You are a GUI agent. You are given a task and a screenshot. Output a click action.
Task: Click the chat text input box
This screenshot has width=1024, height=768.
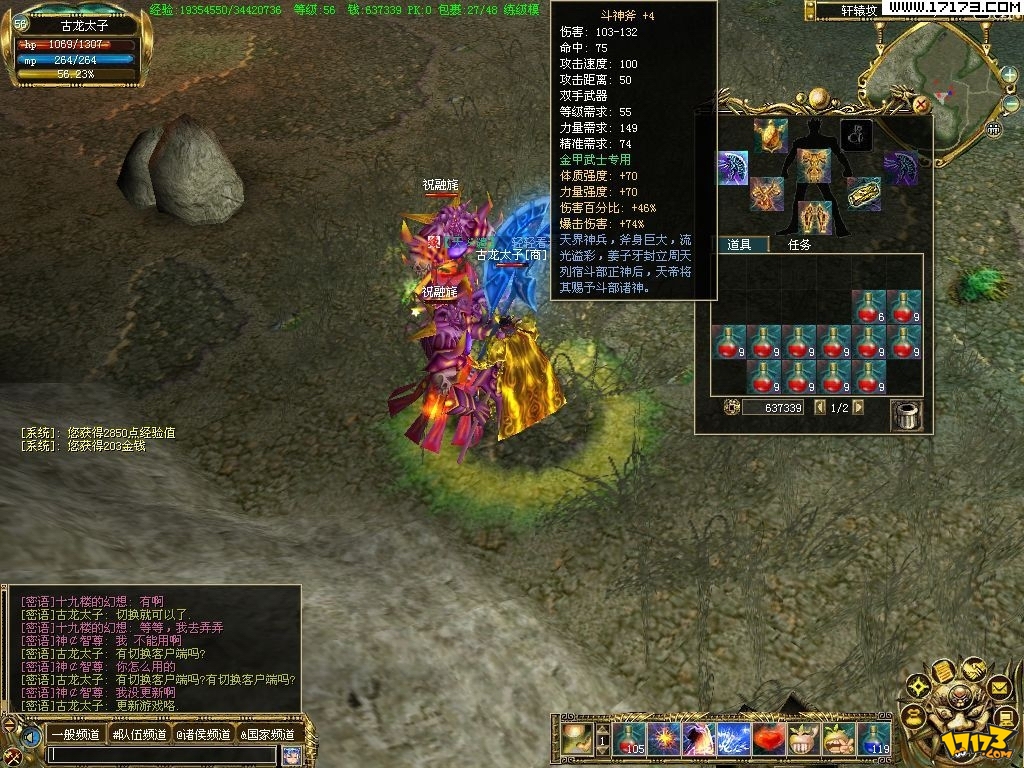[160, 756]
